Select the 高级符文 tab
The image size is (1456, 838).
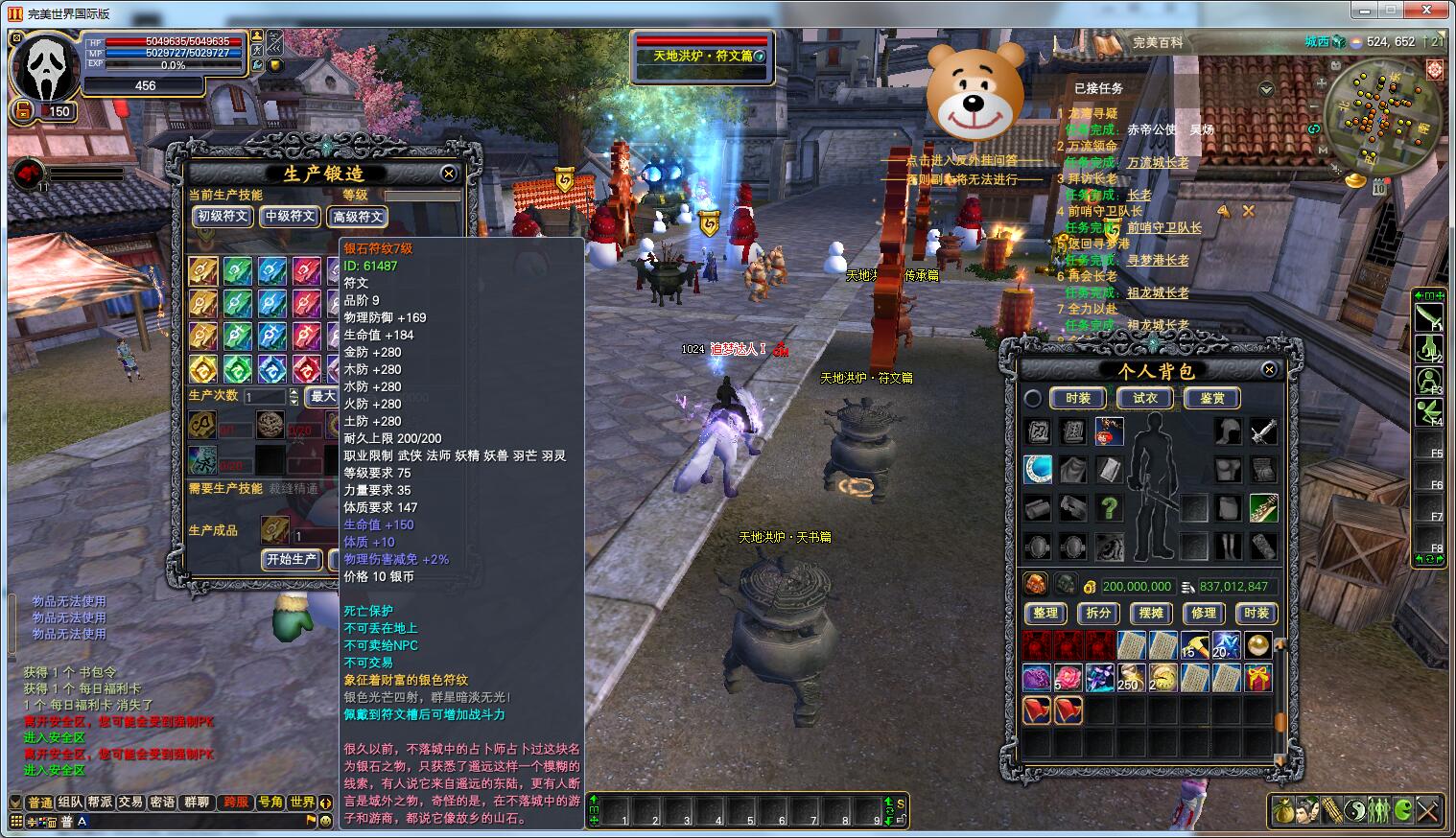coord(358,217)
